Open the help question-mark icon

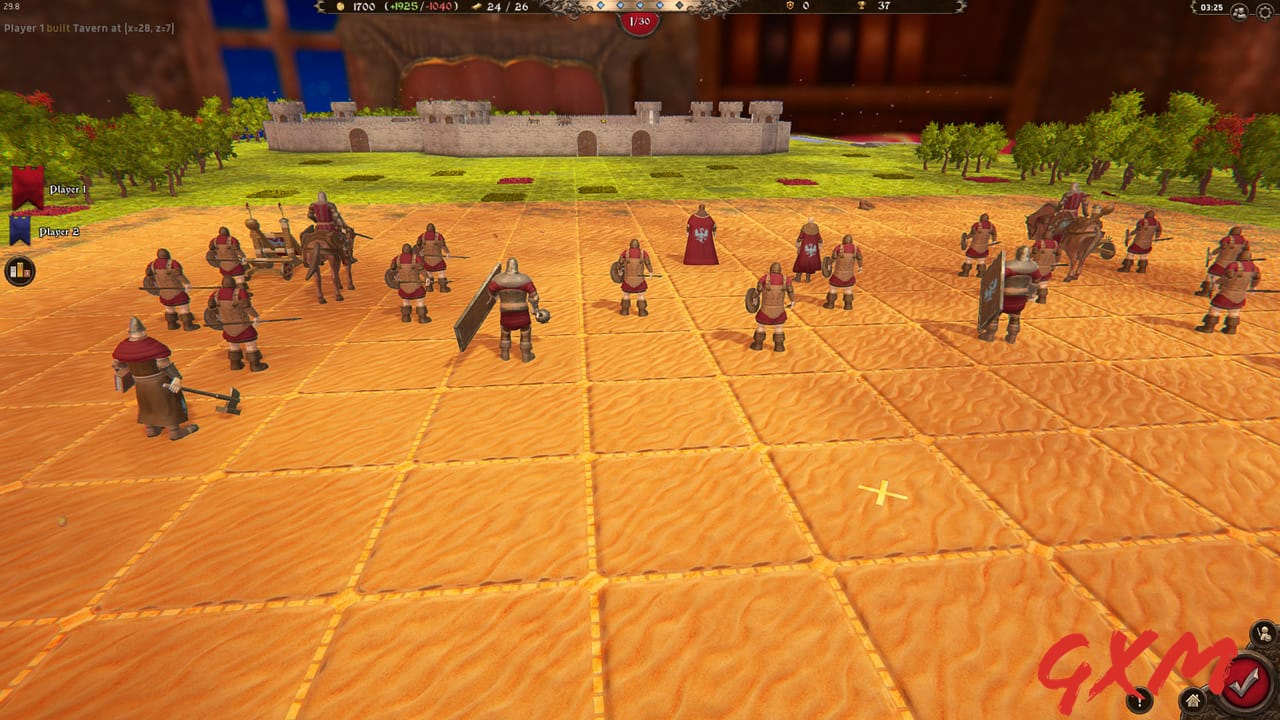point(1139,701)
